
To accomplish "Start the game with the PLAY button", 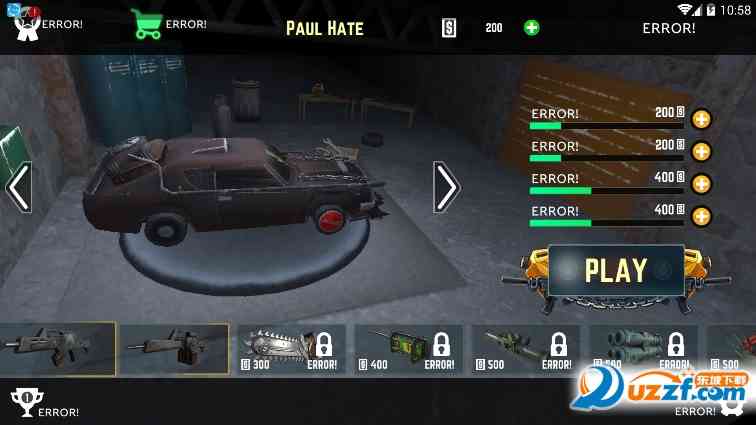I will click(x=616, y=270).
